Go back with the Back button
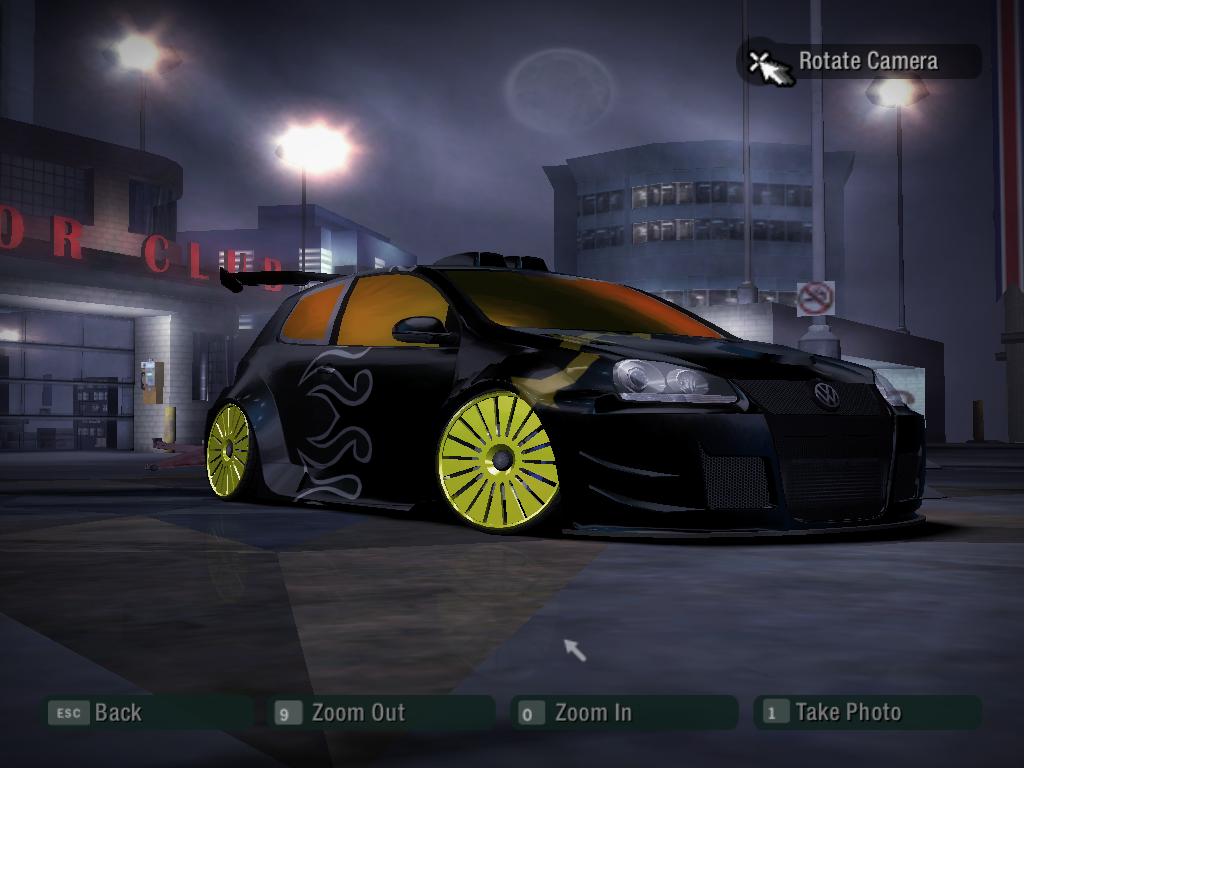This screenshot has width=1218, height=875. pyautogui.click(x=146, y=713)
